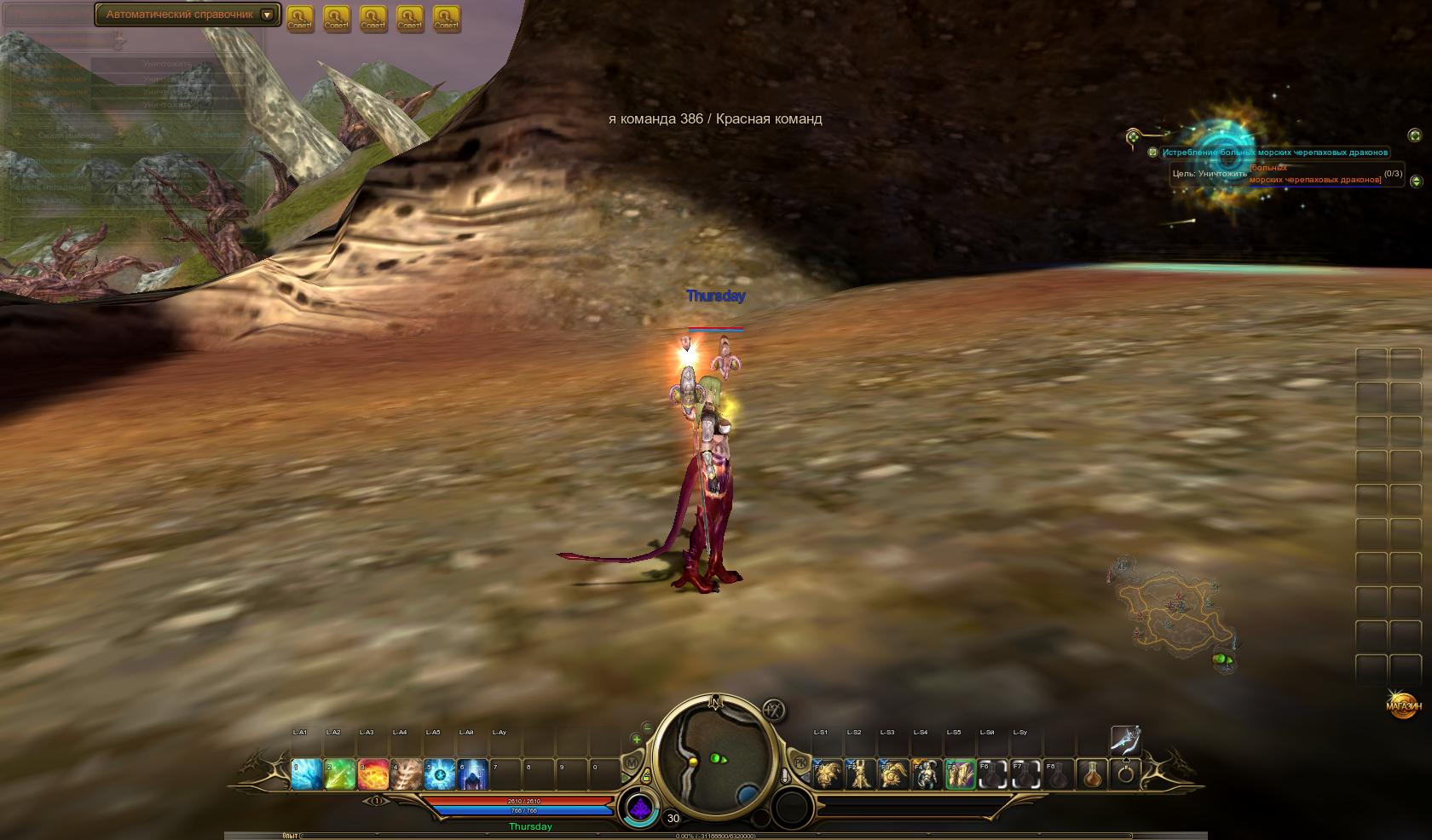
Task: Use the blue rune orb skill in slot 5
Action: tap(440, 774)
